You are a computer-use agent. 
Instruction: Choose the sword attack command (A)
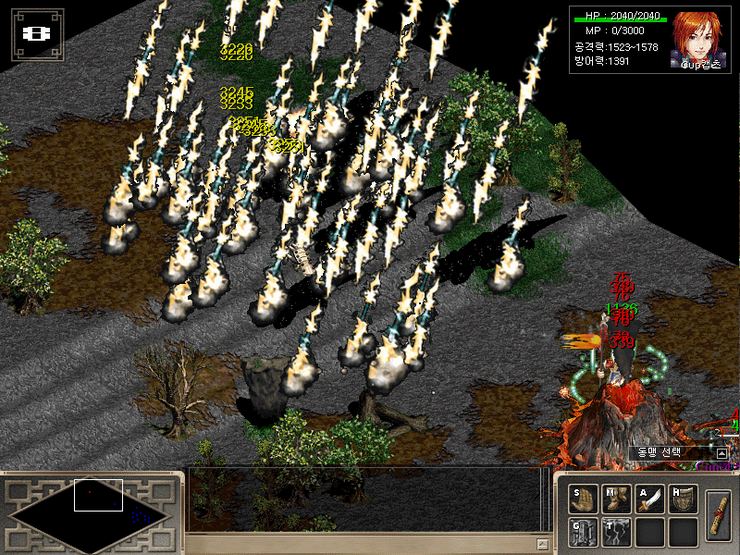coord(651,500)
